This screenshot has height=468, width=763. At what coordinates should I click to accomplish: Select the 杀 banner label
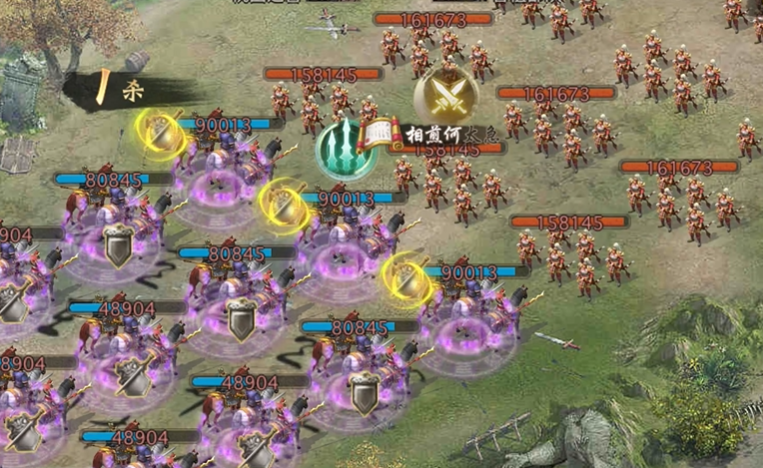click(128, 89)
